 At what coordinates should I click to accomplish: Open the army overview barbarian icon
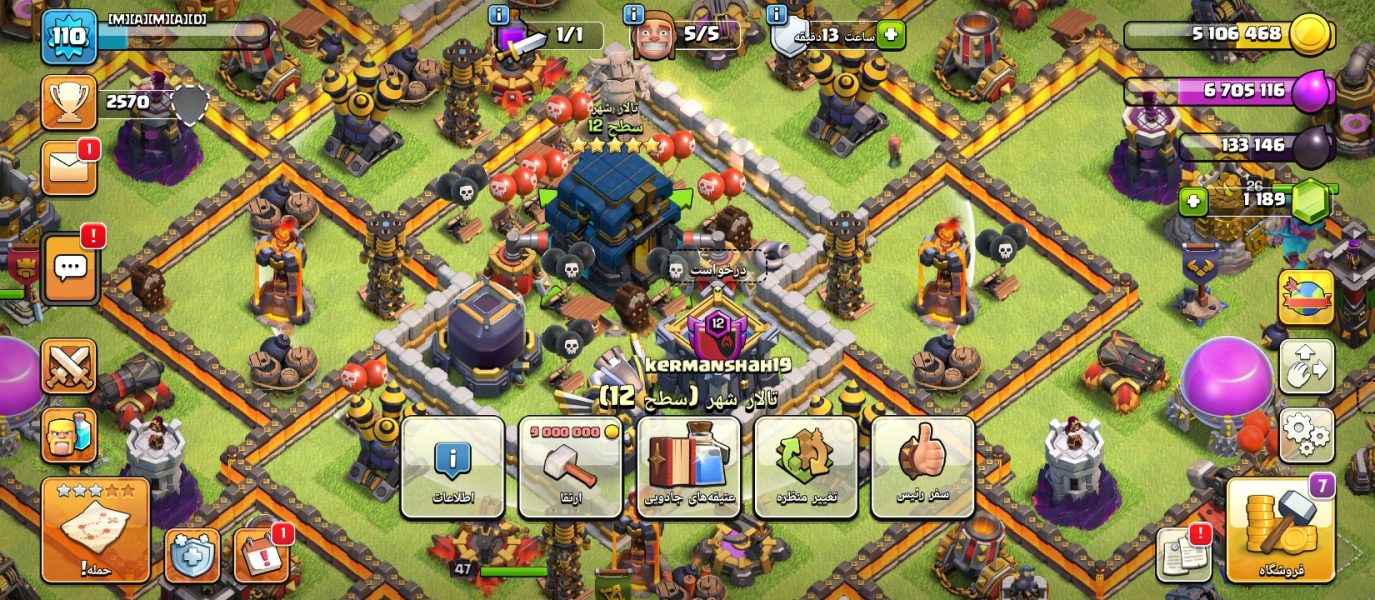click(69, 435)
